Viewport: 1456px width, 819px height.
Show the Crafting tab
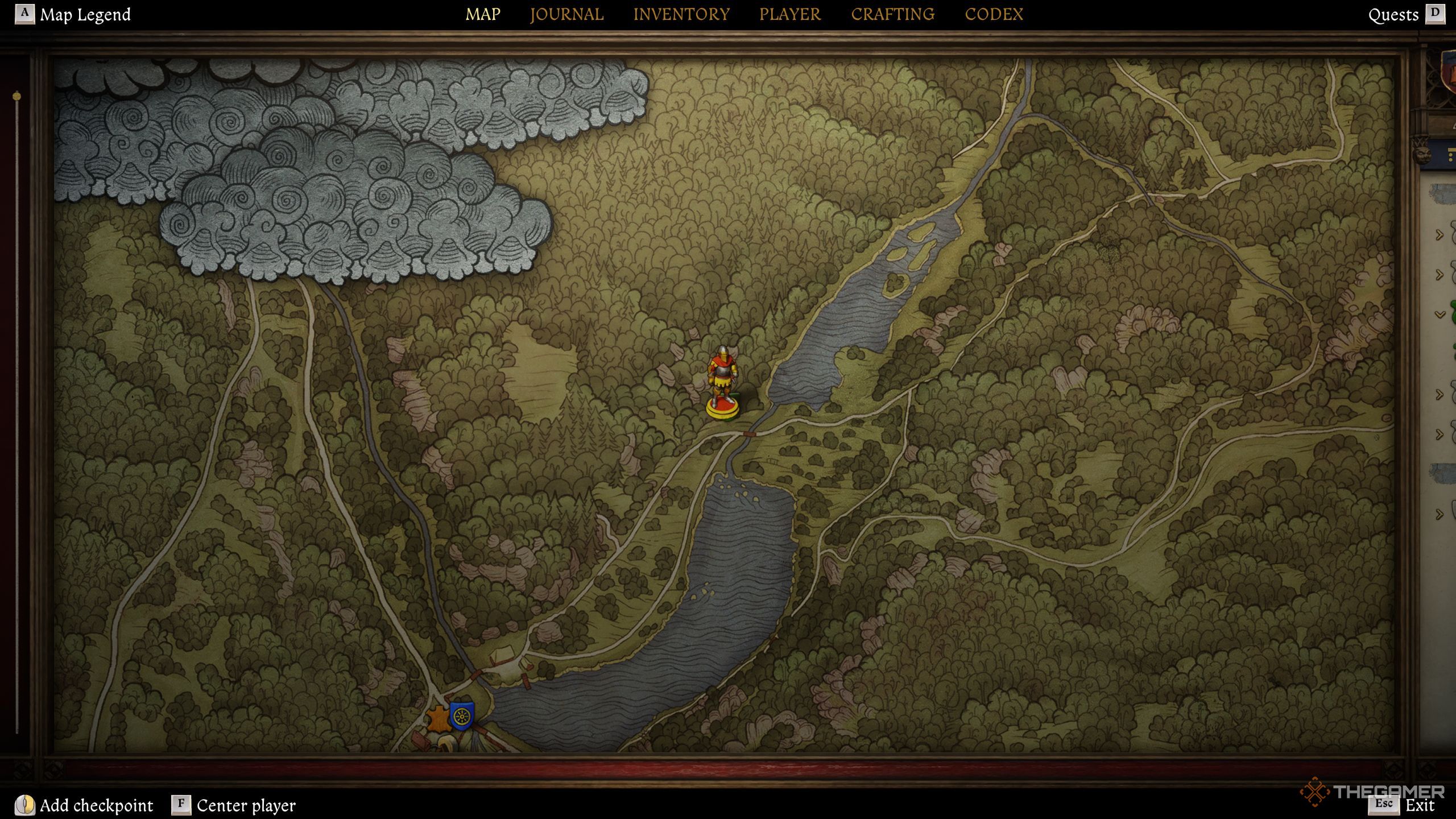(892, 14)
